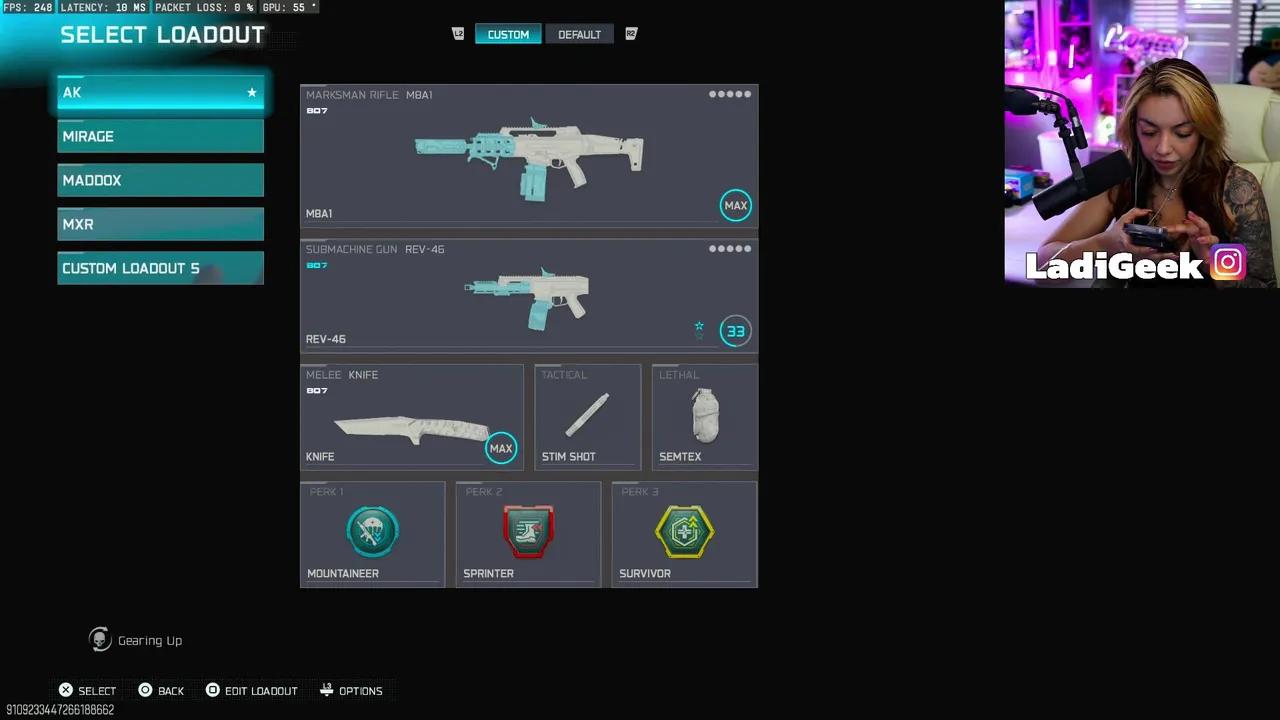Open Custom Loadout 5
The width and height of the screenshot is (1280, 720).
coord(160,268)
